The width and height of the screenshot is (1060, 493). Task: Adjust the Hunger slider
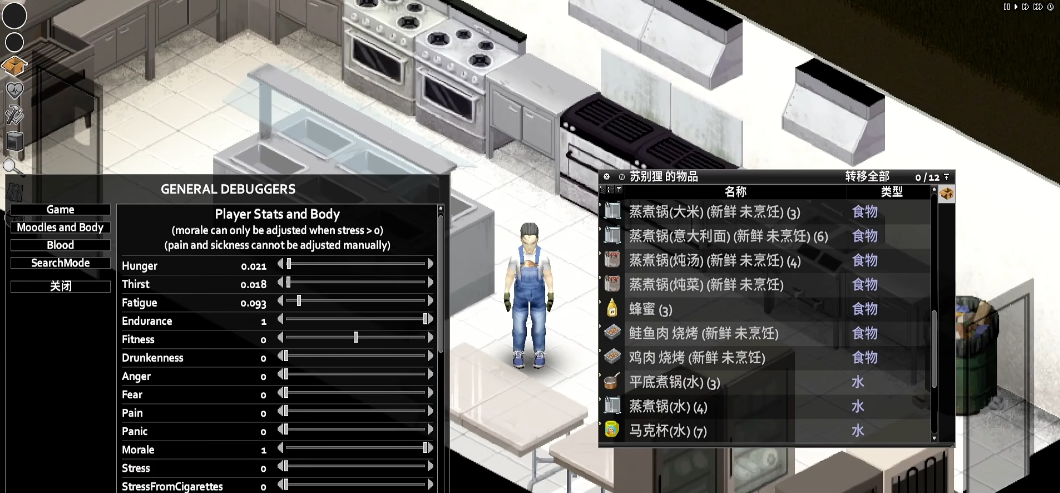click(x=289, y=265)
